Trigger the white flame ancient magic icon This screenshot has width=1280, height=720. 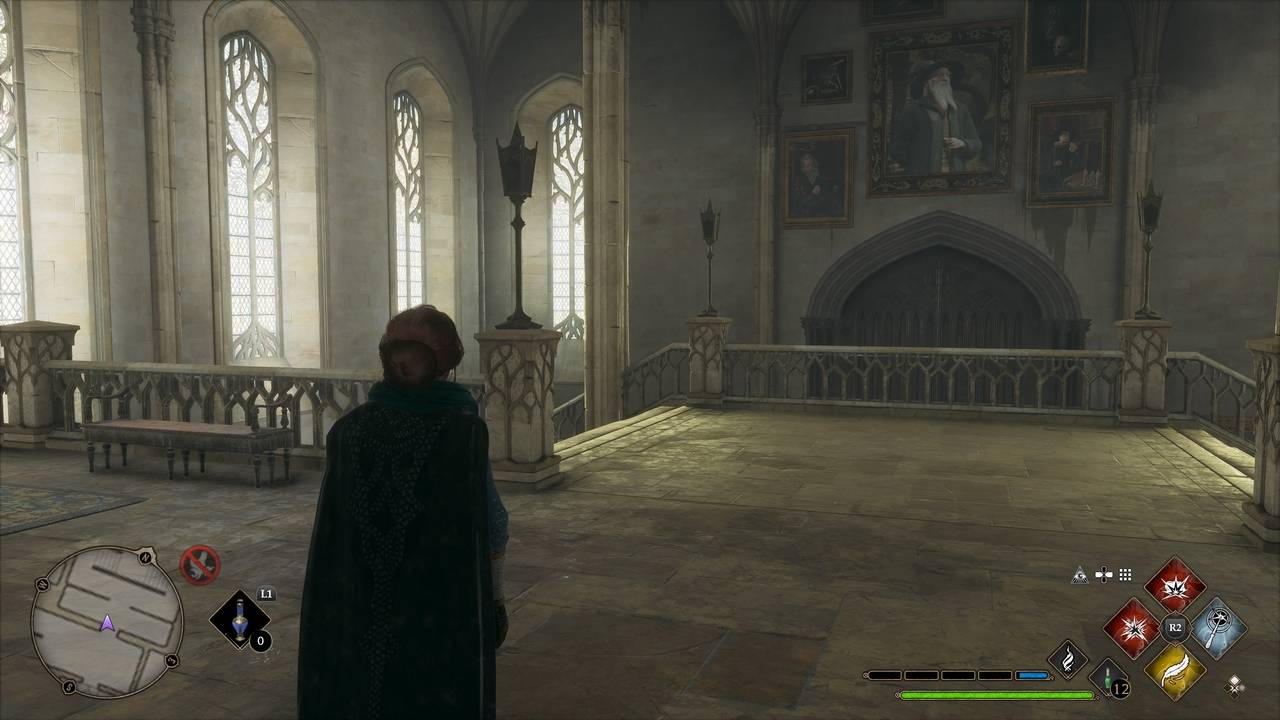tap(1068, 659)
